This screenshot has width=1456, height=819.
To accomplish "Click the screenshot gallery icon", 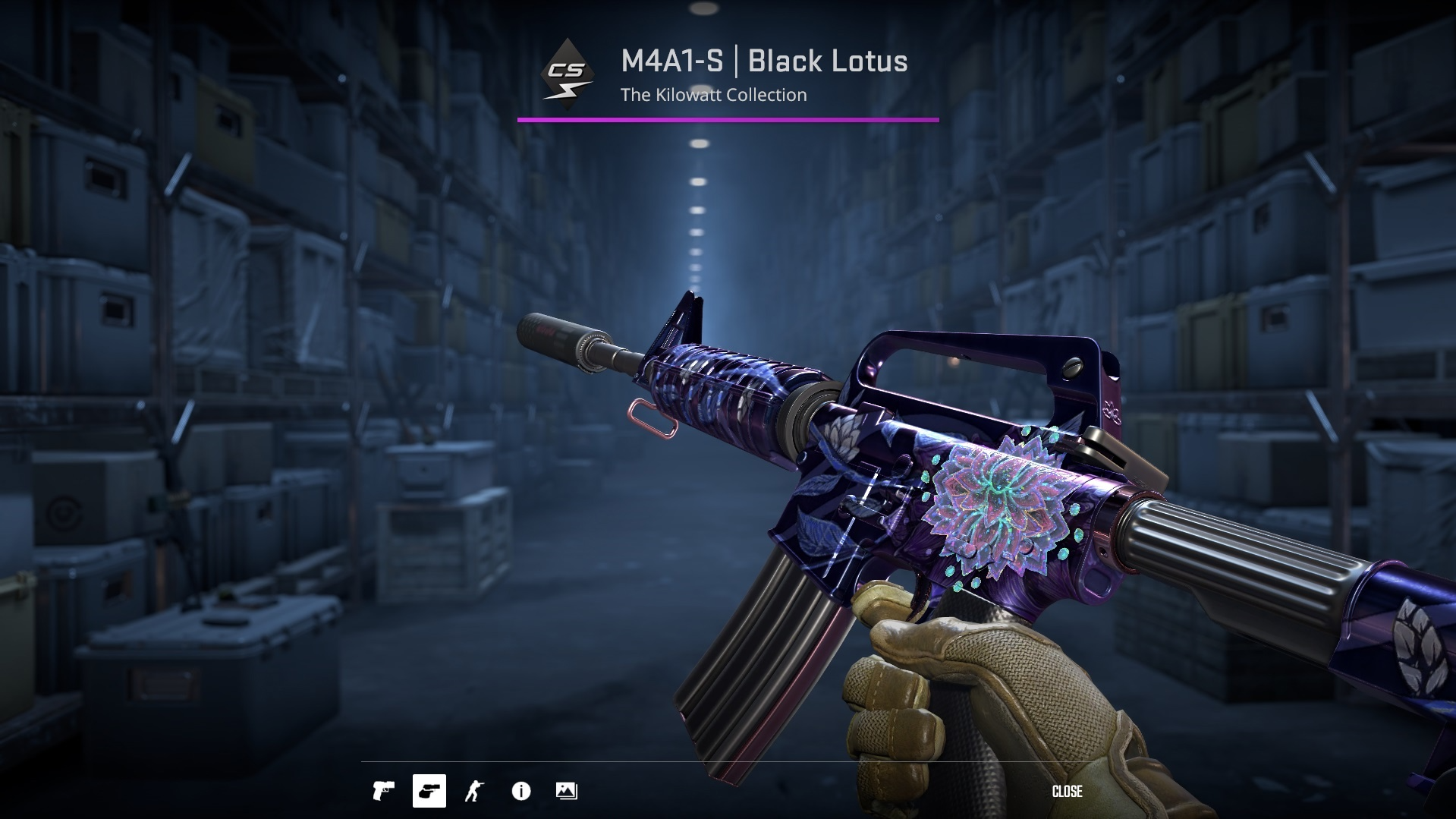I will 567,792.
